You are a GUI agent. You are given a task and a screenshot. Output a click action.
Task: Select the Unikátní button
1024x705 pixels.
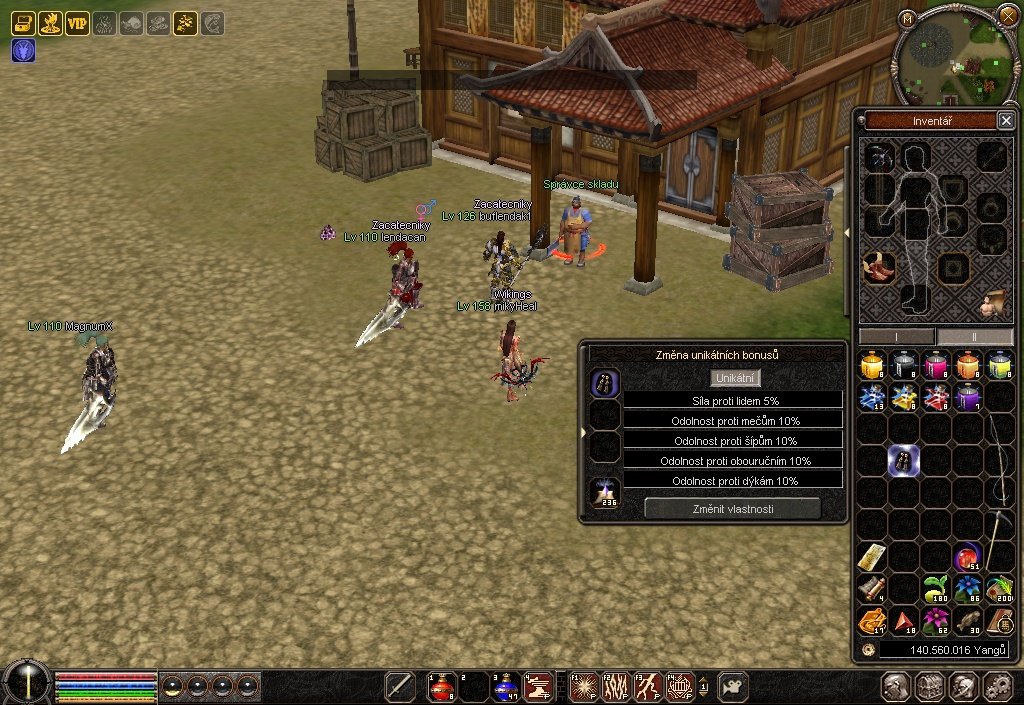pos(737,378)
